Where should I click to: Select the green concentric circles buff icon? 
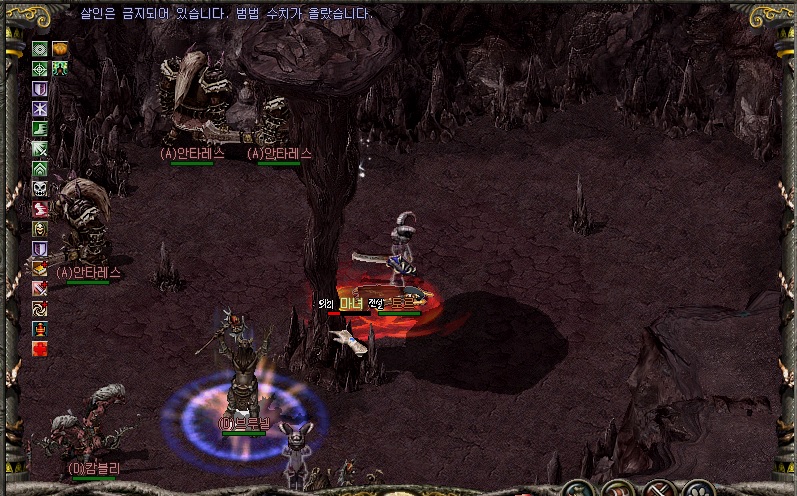click(40, 48)
